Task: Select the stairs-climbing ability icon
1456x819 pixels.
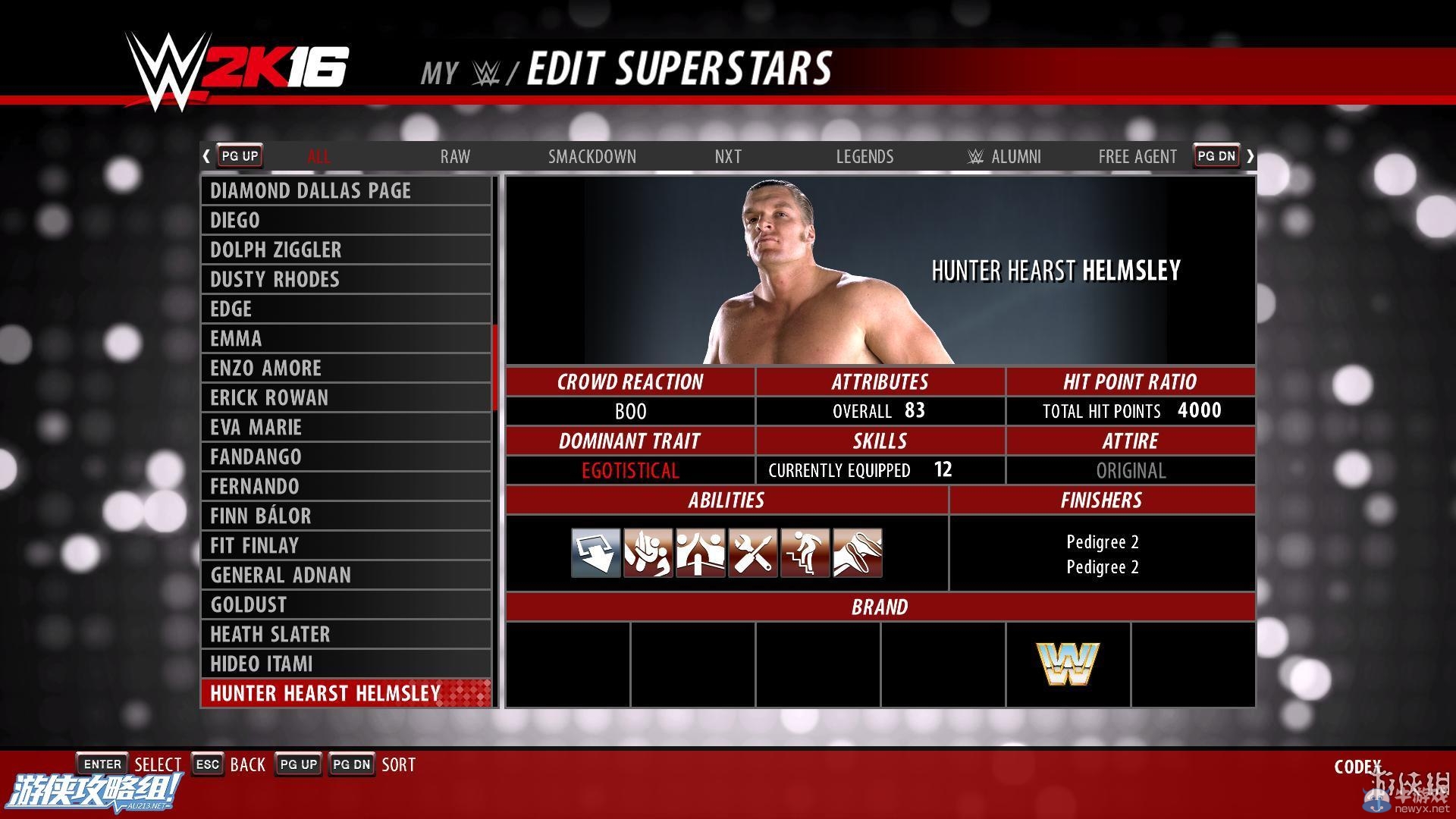Action: (x=804, y=553)
